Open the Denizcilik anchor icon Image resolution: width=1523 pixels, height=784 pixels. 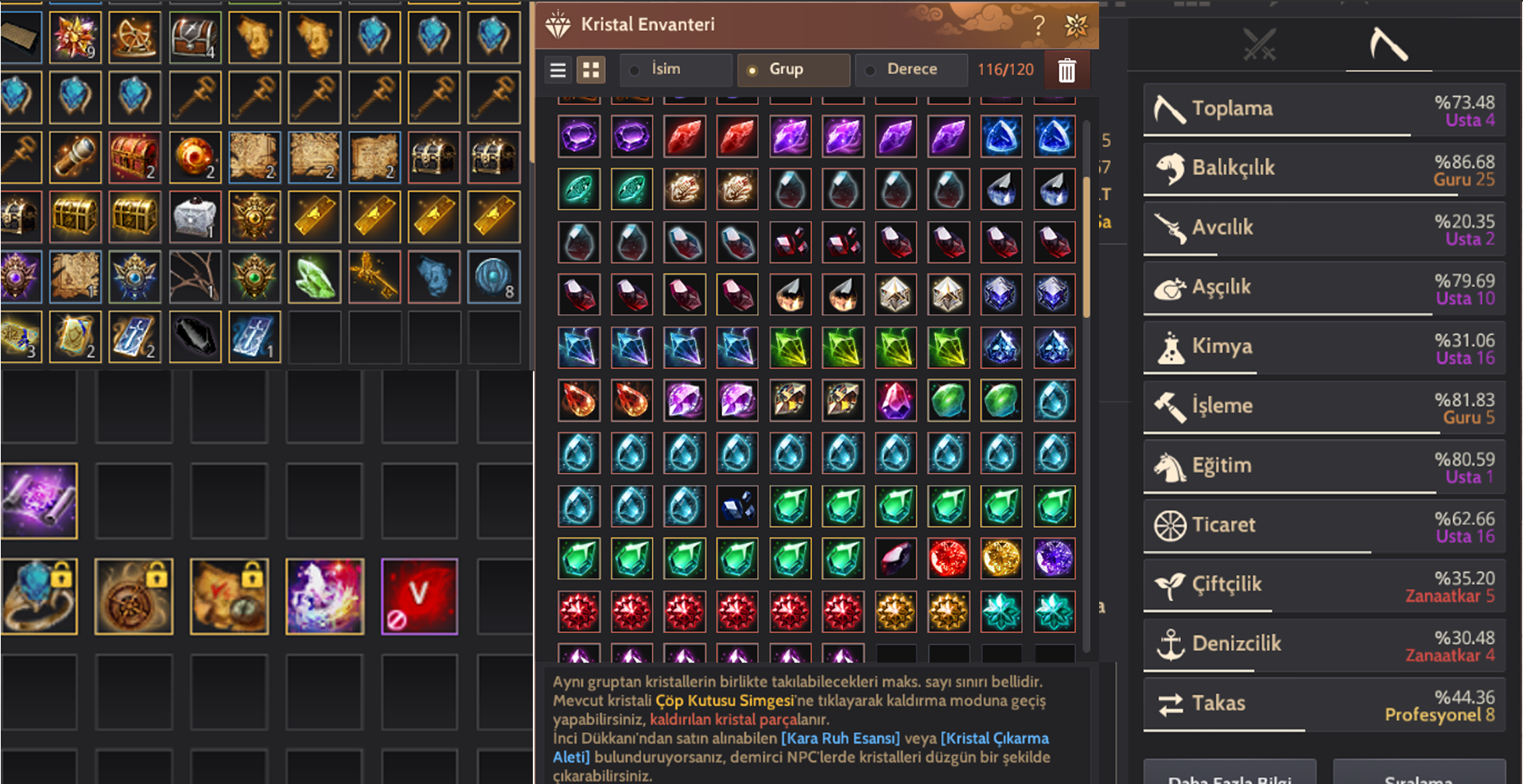(x=1169, y=643)
